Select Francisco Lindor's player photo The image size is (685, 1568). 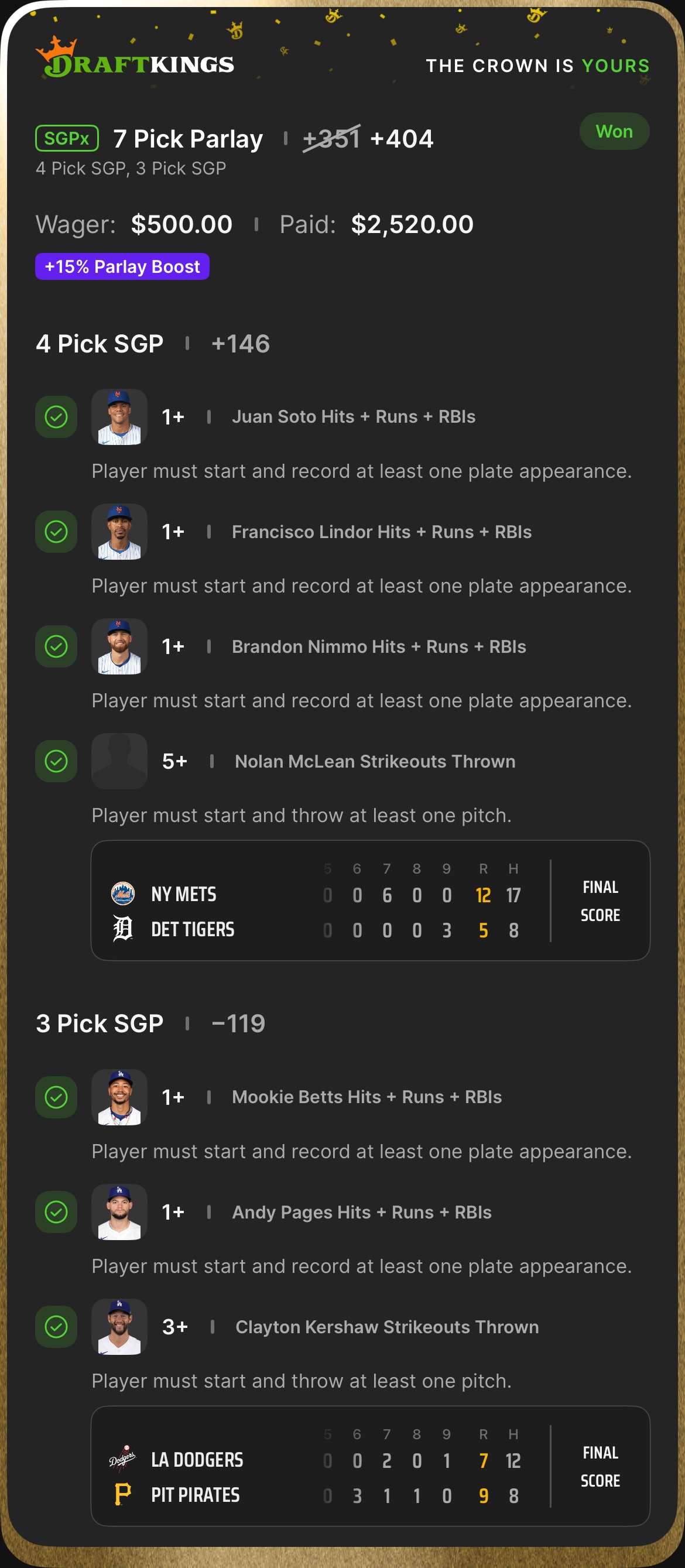[119, 532]
